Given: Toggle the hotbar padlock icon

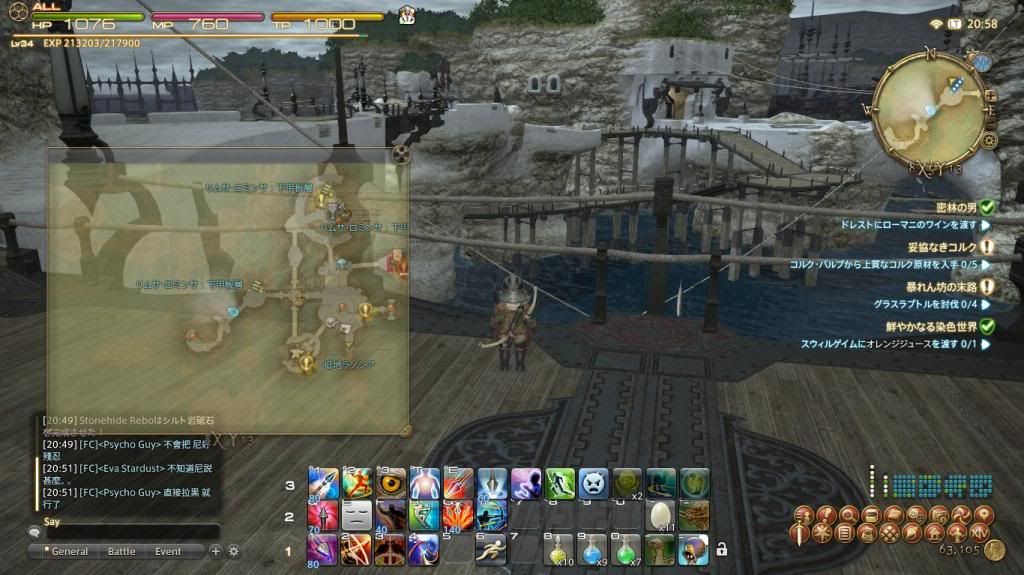Looking at the screenshot, I should click(721, 549).
